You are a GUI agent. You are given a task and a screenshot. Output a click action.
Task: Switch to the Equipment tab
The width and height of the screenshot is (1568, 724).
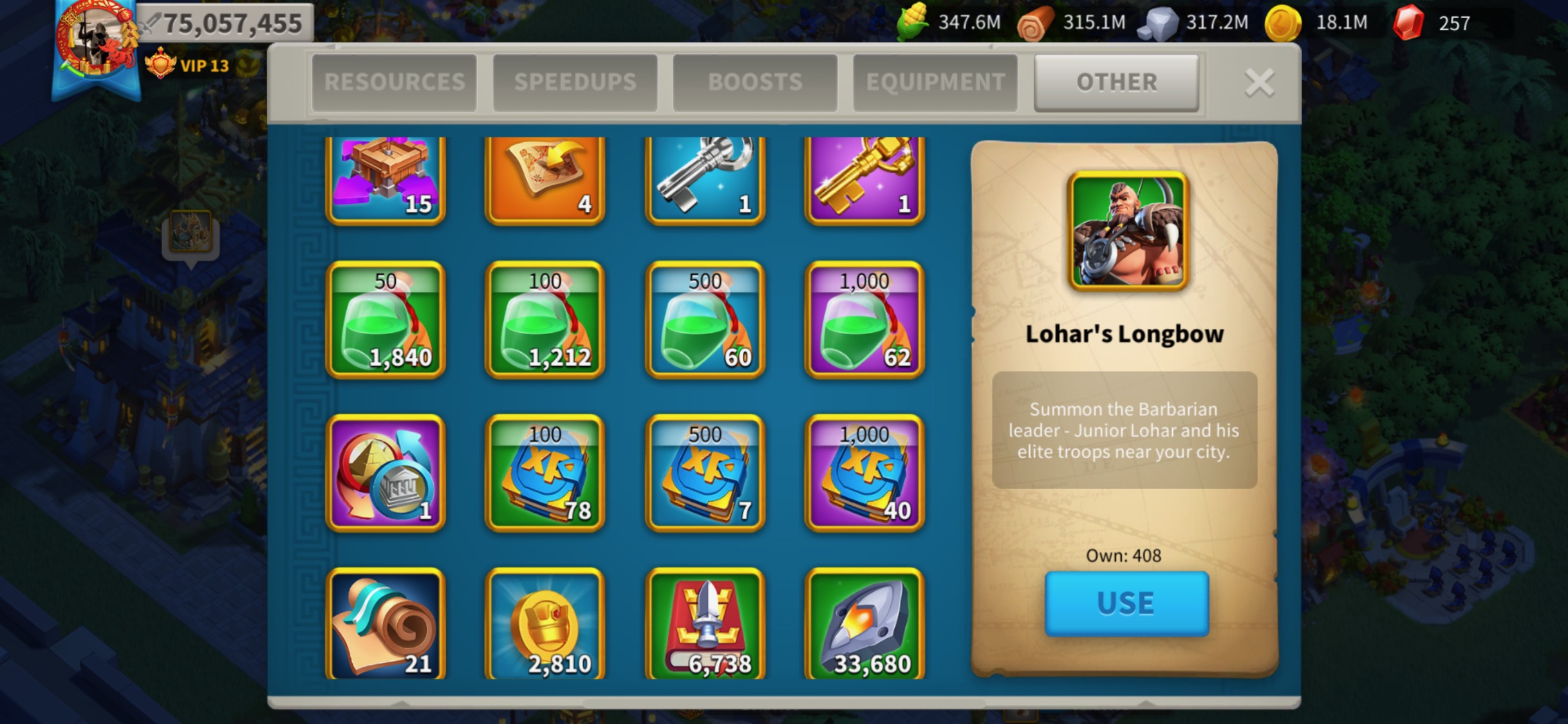click(x=934, y=81)
